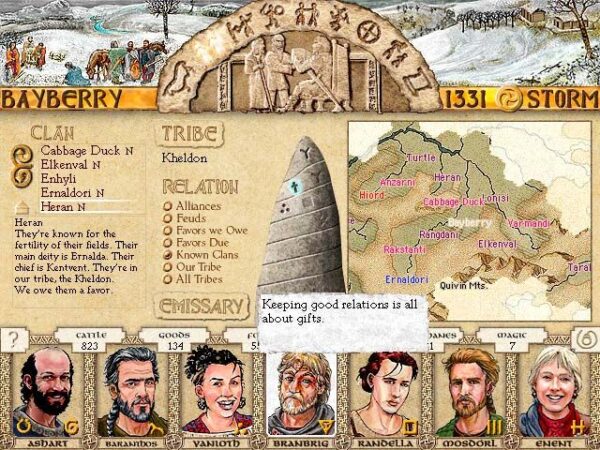Choose Enent's portrait for advice
Viewport: 600px width, 450px height.
(555, 392)
